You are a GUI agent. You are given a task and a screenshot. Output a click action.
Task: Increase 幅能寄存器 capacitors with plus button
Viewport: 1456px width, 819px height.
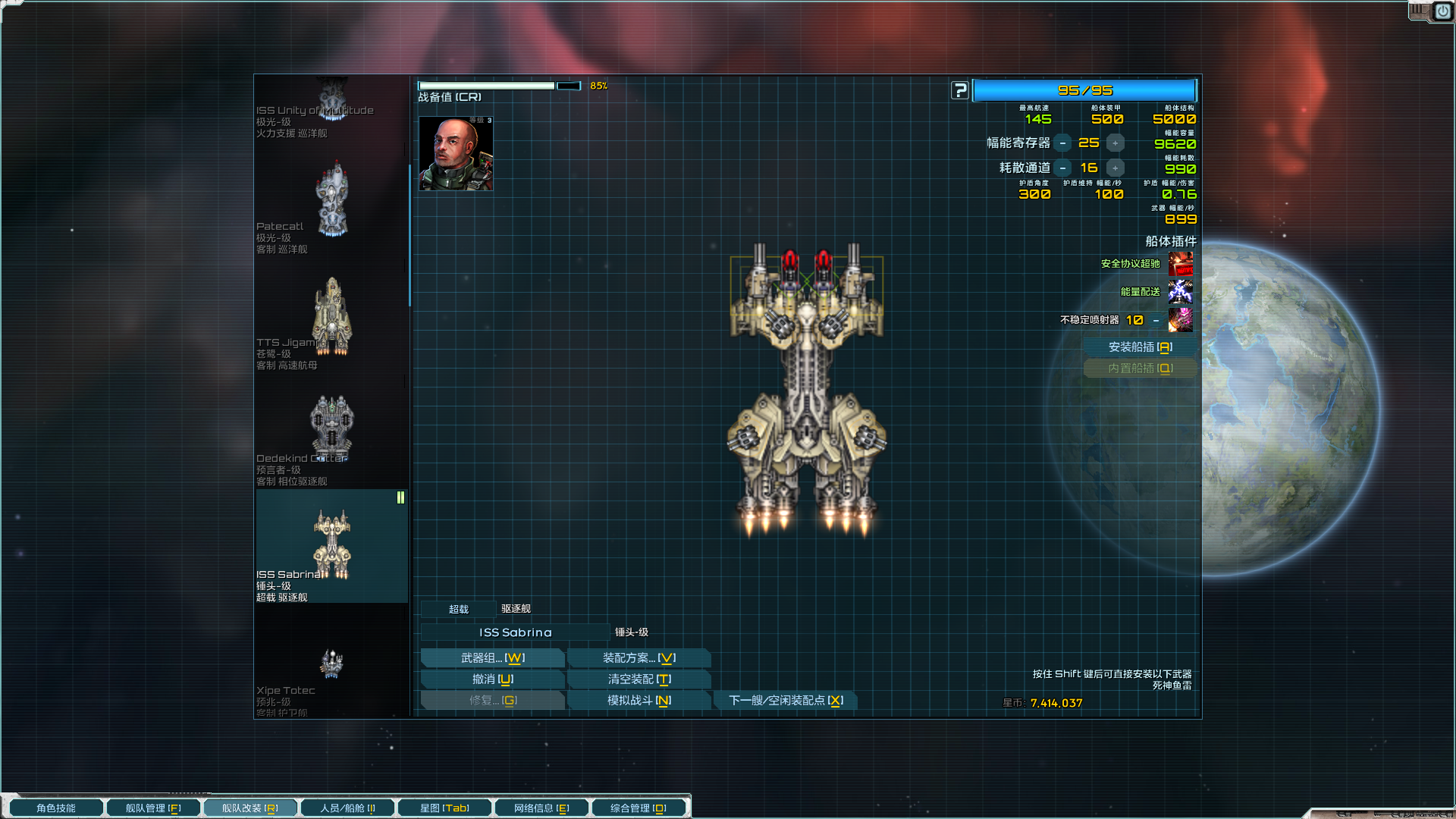1115,143
